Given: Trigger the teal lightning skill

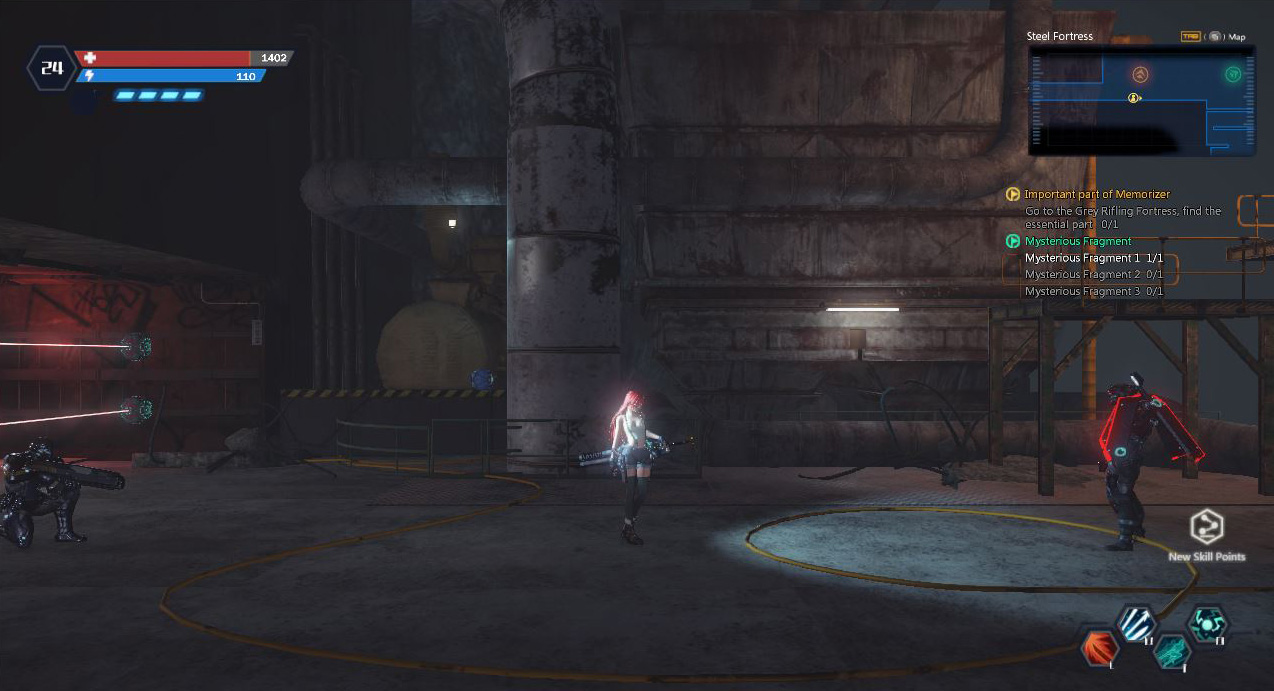Looking at the screenshot, I should click(x=1170, y=652).
